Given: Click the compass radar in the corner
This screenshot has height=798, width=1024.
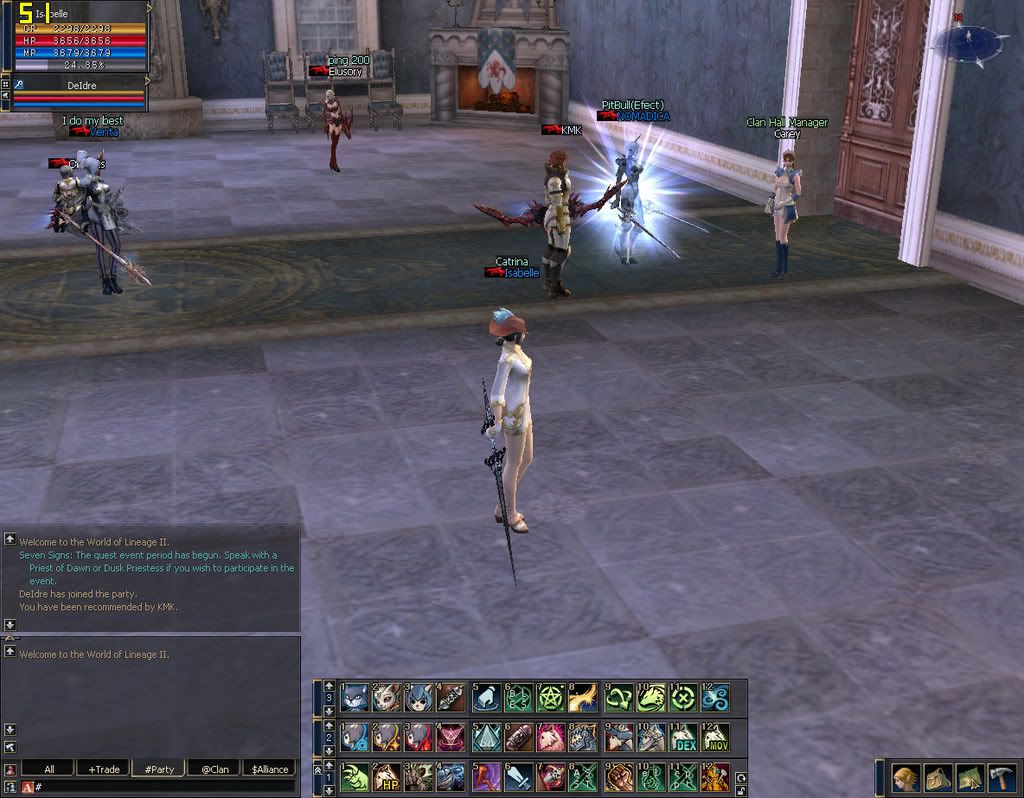Looking at the screenshot, I should click(x=969, y=42).
